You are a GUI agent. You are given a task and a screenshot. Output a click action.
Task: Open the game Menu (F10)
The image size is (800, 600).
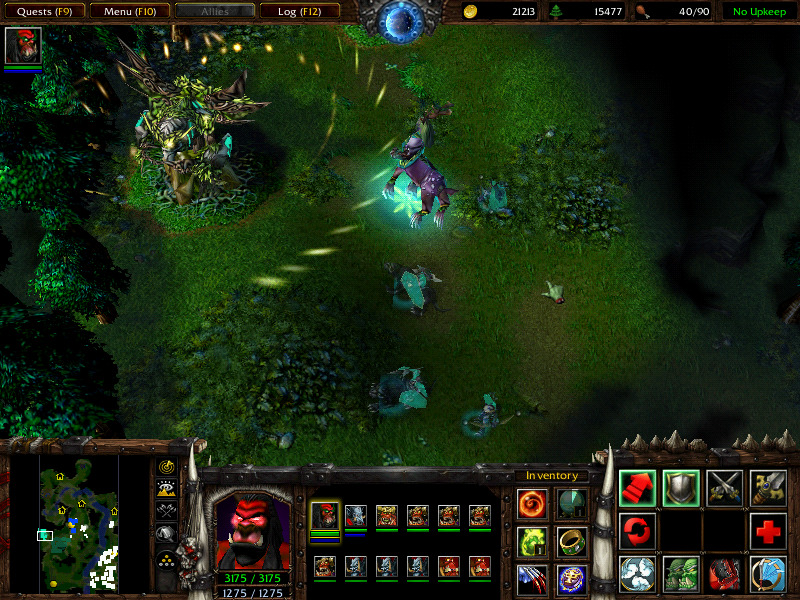tap(129, 11)
